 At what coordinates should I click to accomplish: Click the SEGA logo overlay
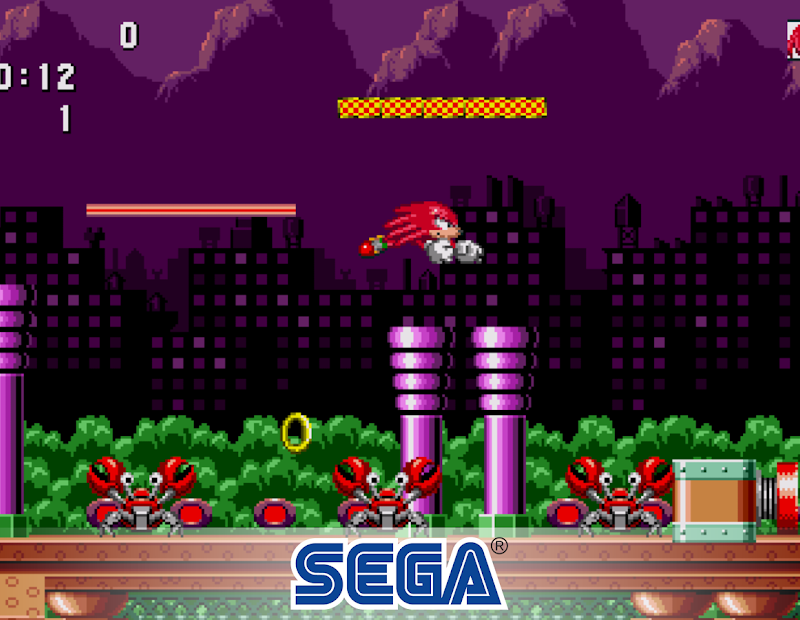398,574
